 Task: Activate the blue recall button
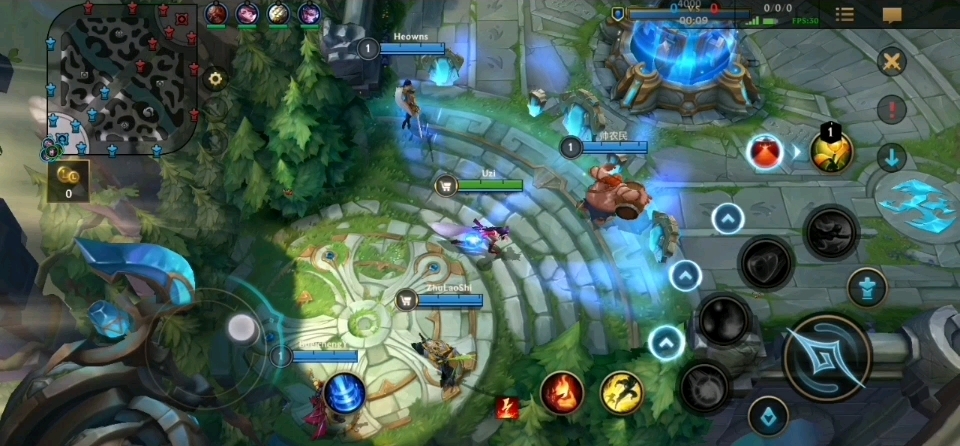(x=343, y=391)
